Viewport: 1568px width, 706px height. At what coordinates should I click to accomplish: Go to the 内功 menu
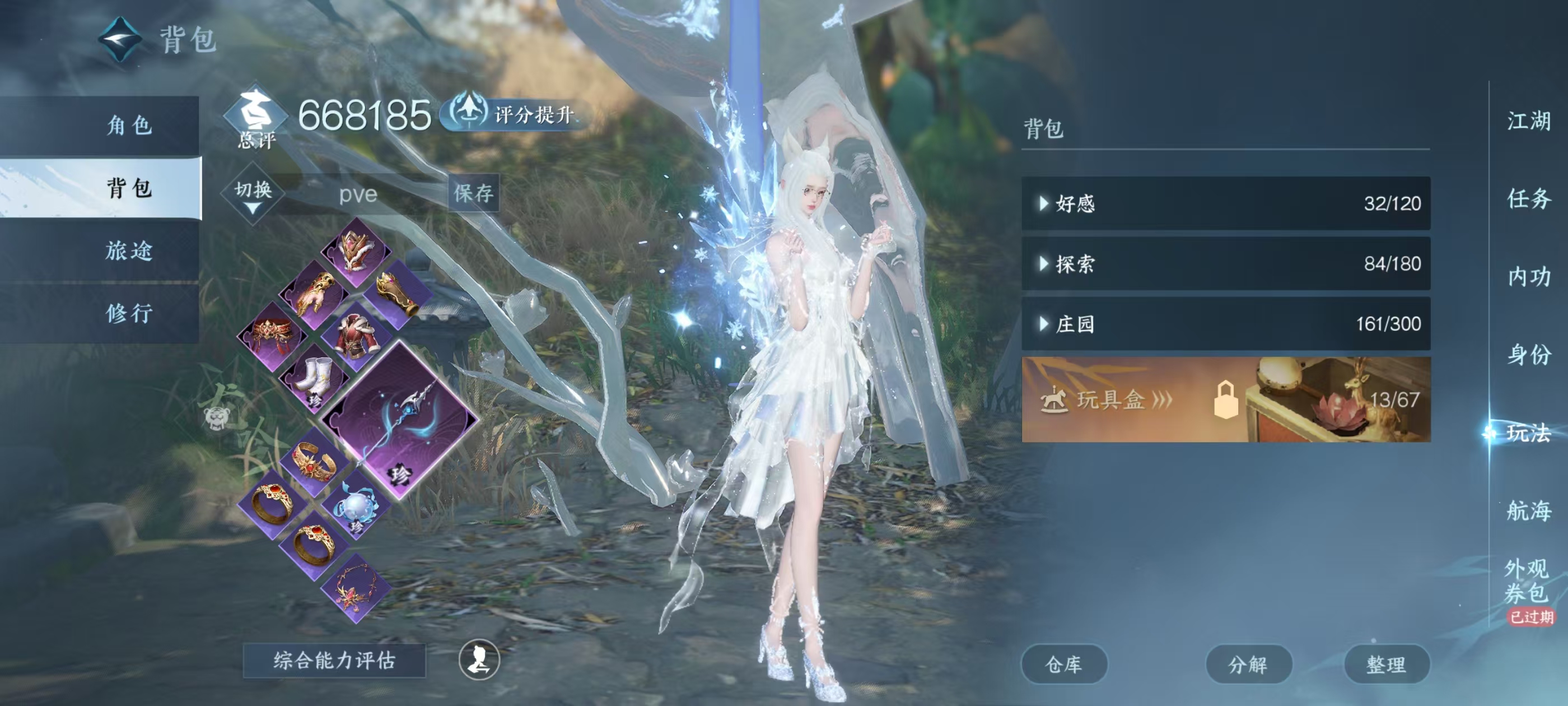tap(1528, 277)
